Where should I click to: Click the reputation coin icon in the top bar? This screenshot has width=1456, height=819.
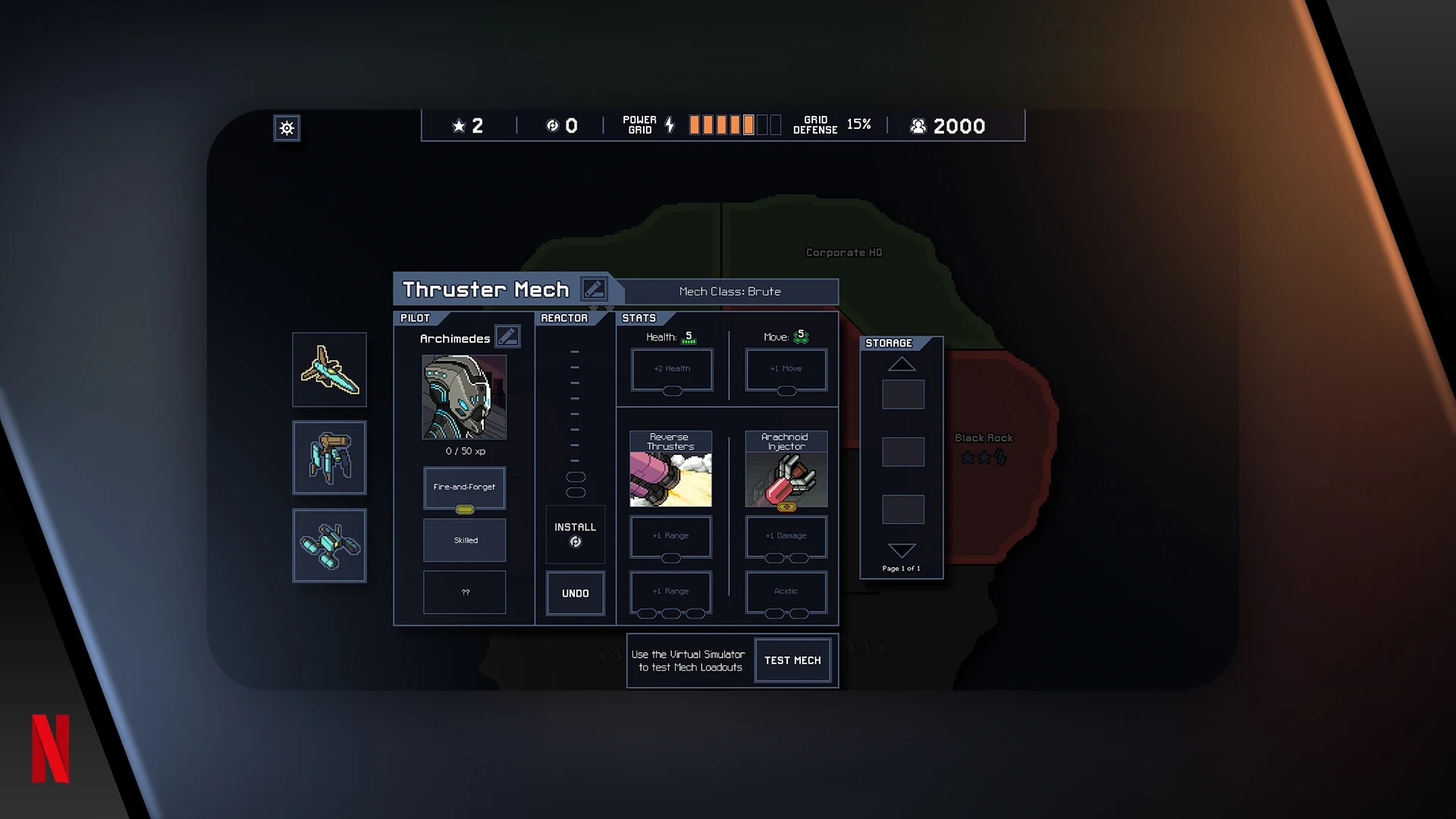[x=553, y=125]
